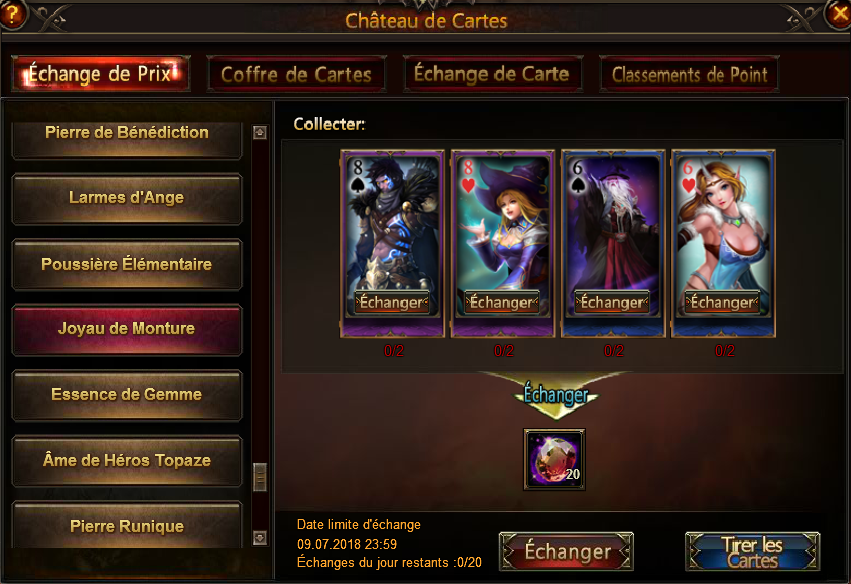Confirm with the large red Échanger button
The width and height of the screenshot is (851, 584).
coord(567,552)
